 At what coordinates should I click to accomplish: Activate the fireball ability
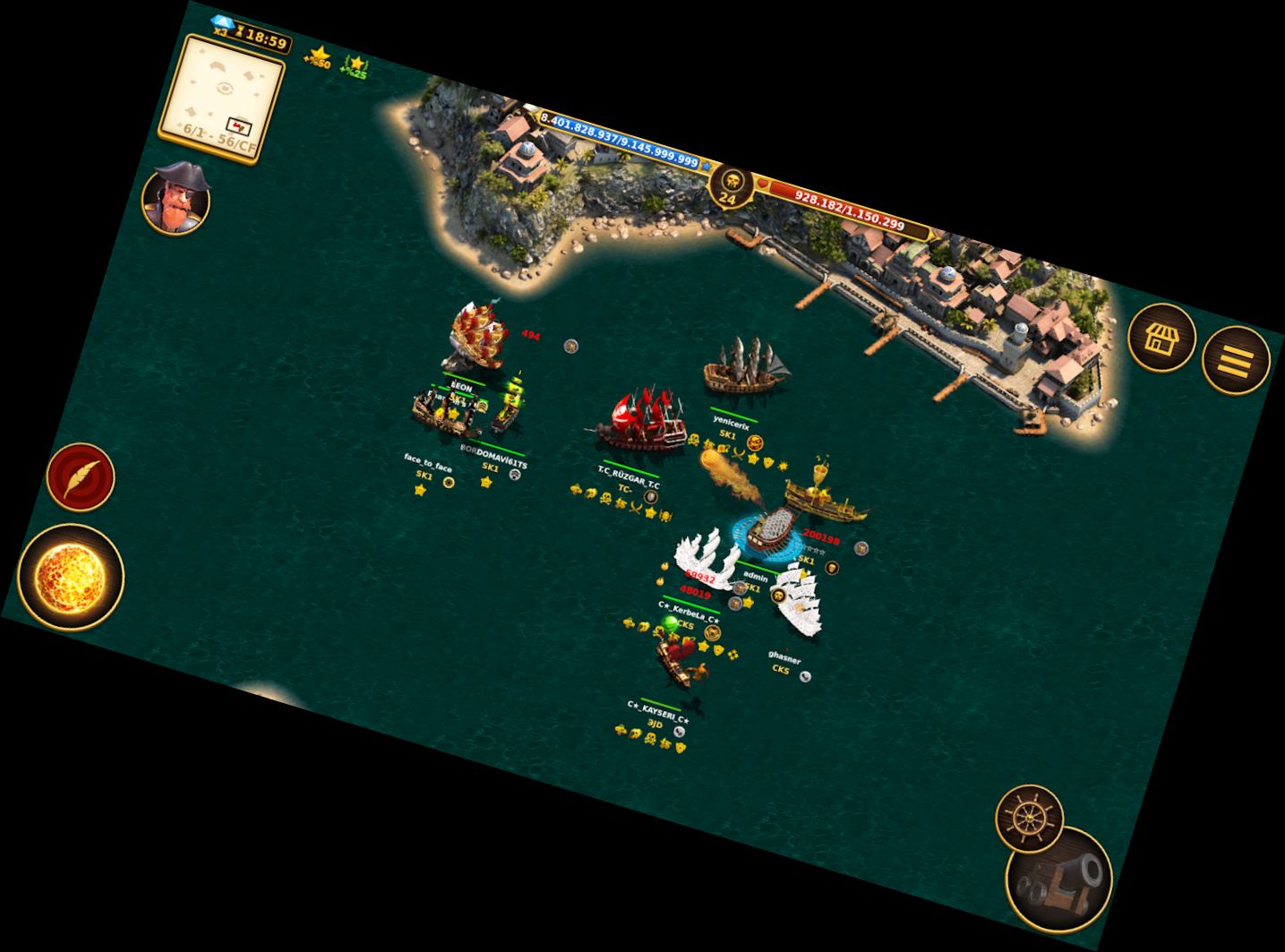(71, 577)
